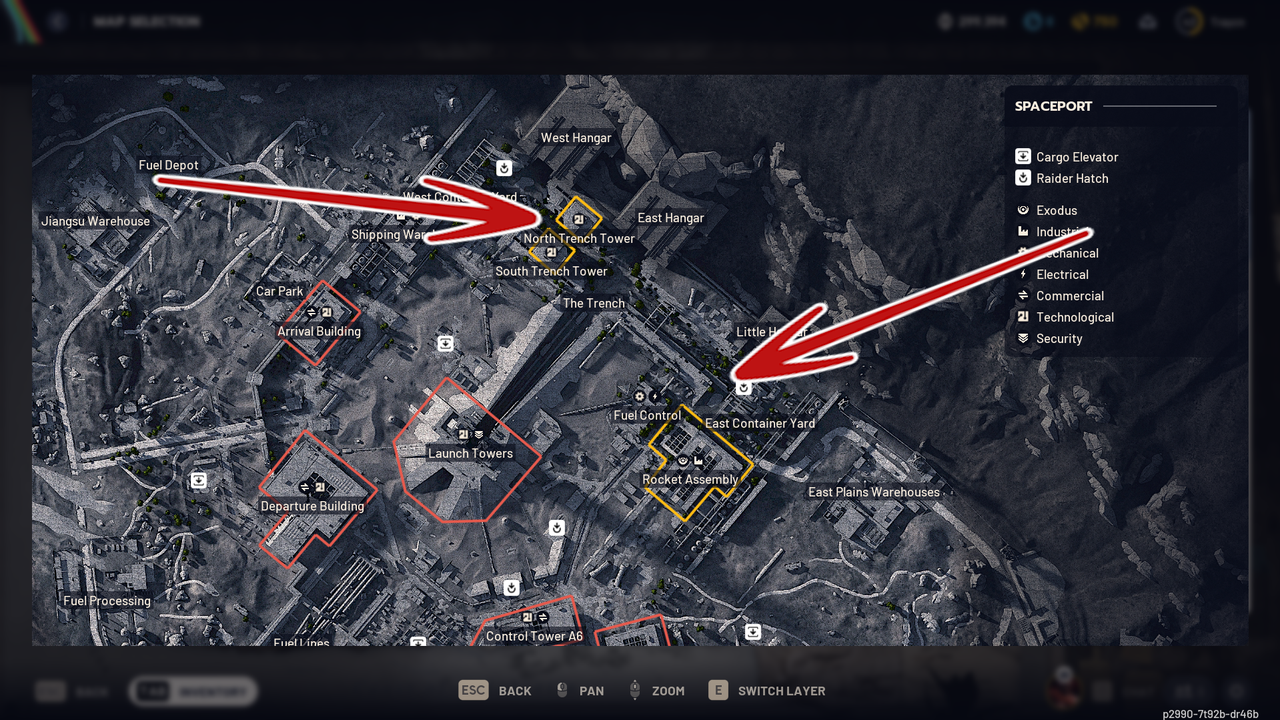Click the Electrical lightning icon in the legend

click(1022, 274)
